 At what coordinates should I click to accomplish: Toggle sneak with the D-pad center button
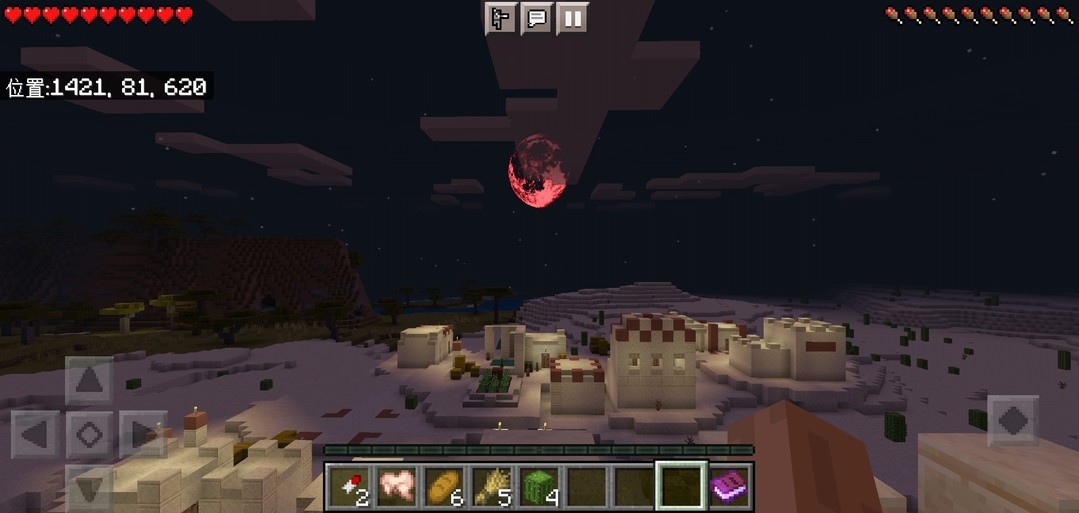pos(89,435)
